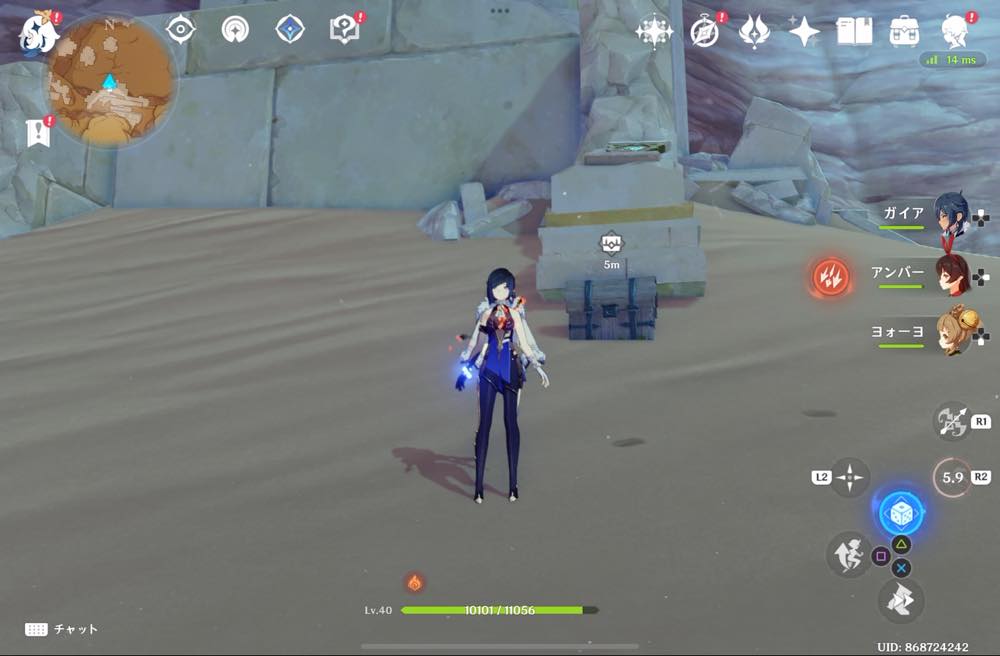
Task: Toggle the eye view icon
Action: click(x=180, y=29)
